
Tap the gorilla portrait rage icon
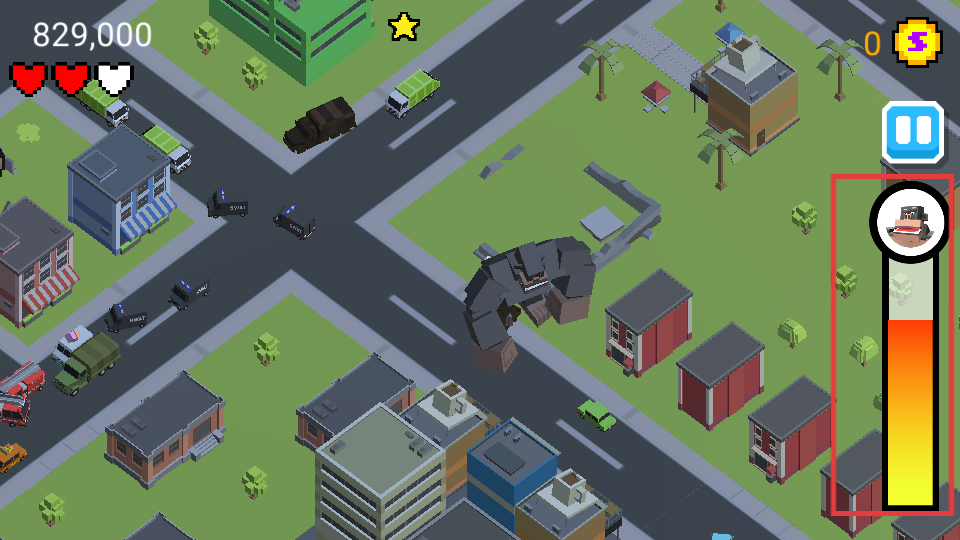coord(910,222)
